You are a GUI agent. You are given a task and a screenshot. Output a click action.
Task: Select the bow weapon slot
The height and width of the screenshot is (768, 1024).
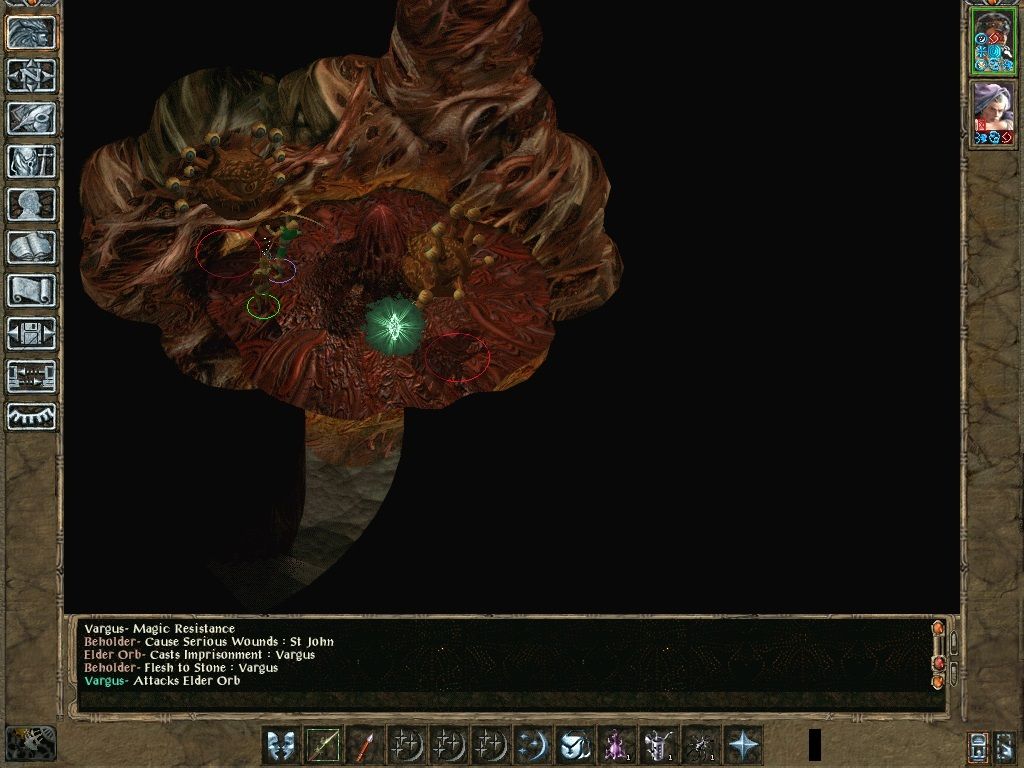pos(323,745)
